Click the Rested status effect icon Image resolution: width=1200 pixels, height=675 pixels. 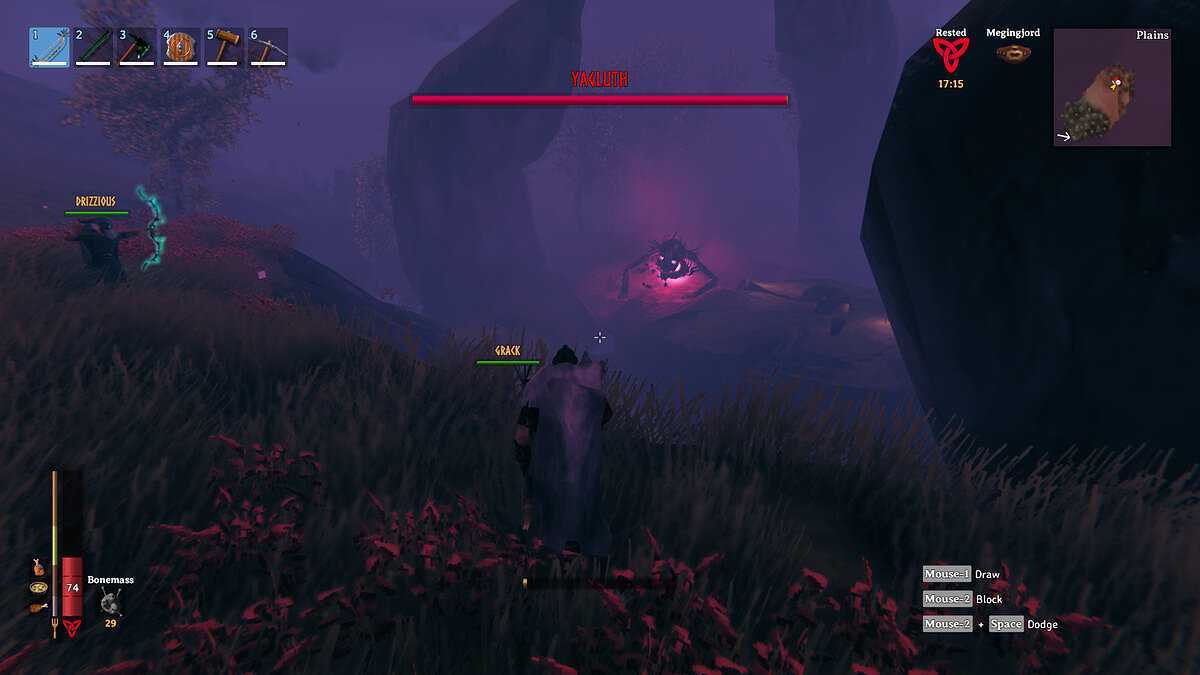click(x=950, y=55)
